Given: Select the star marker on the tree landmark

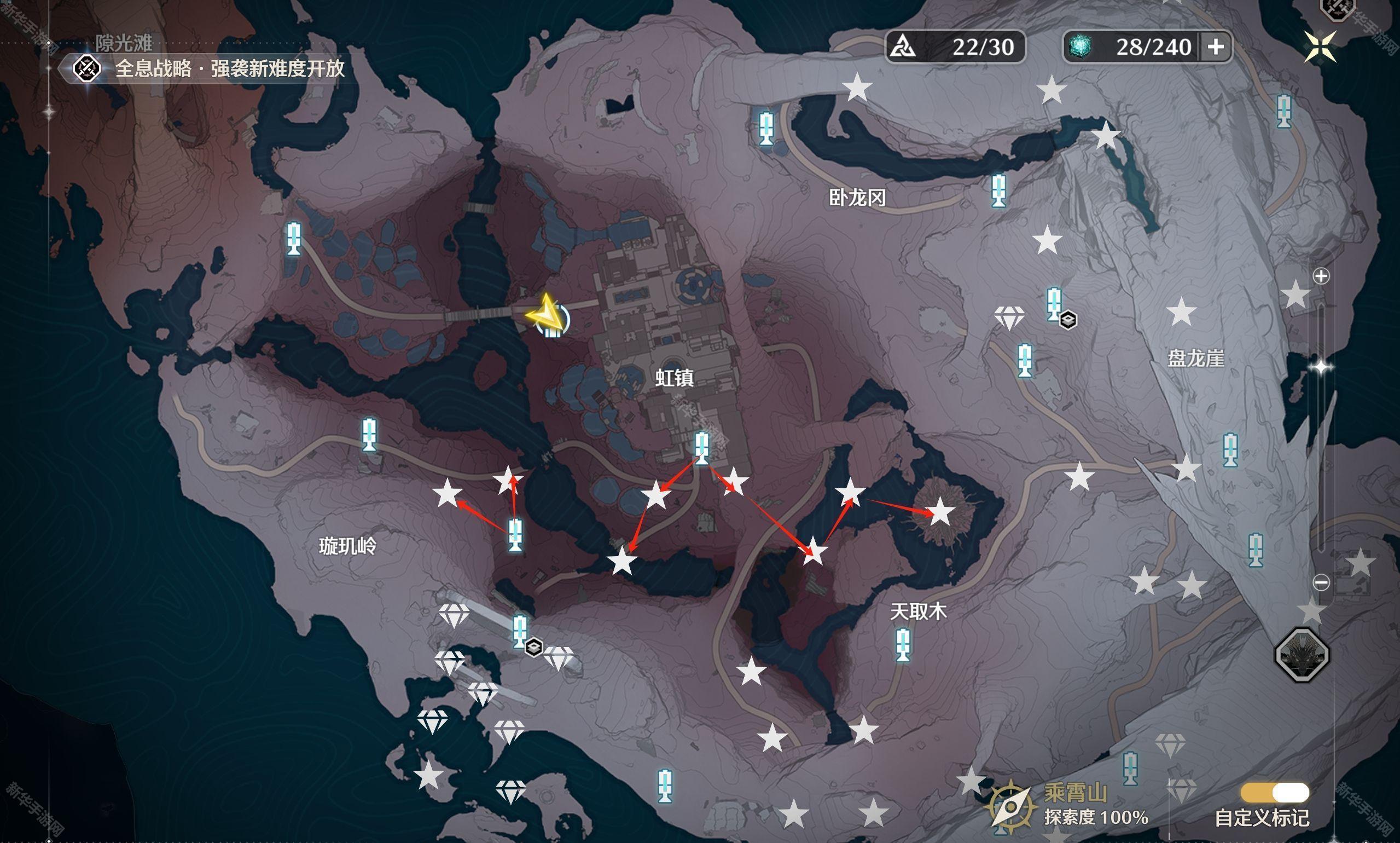Looking at the screenshot, I should [940, 512].
